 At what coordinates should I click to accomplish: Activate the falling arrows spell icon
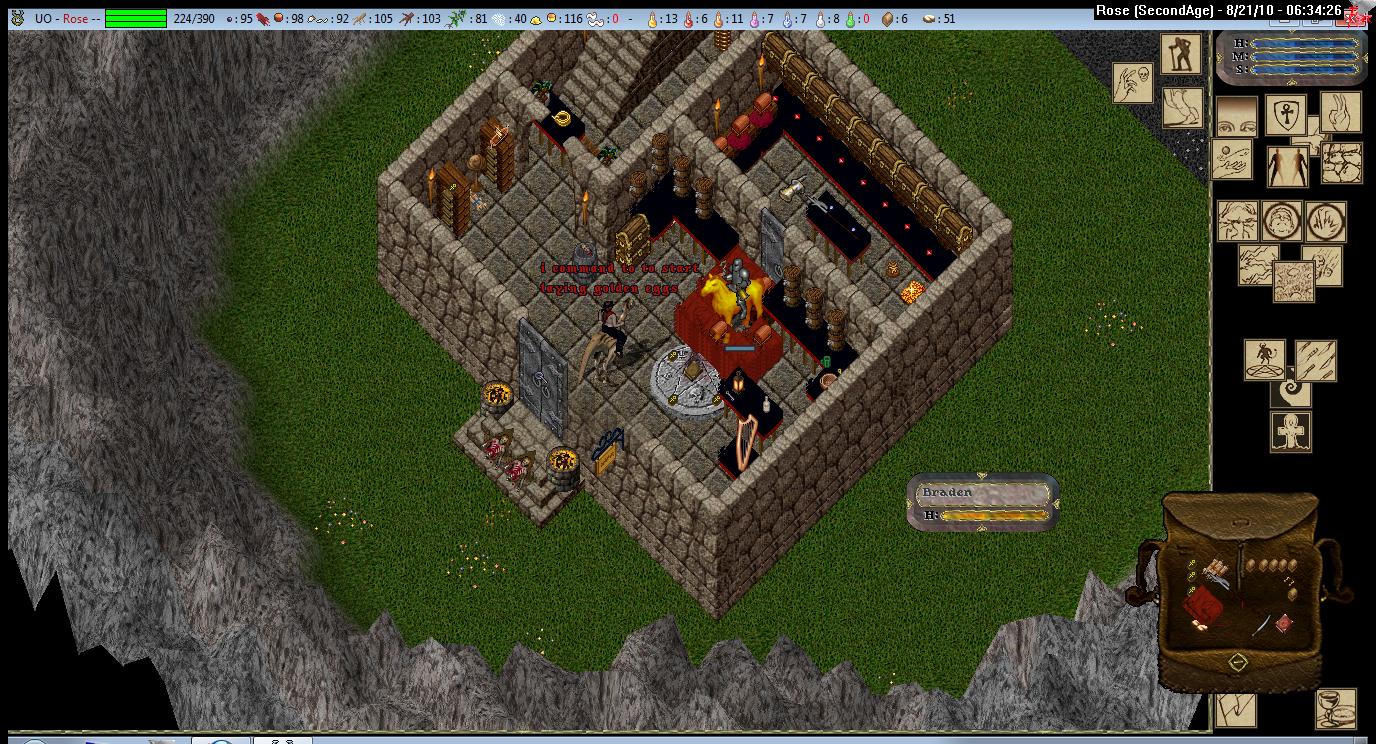1316,360
